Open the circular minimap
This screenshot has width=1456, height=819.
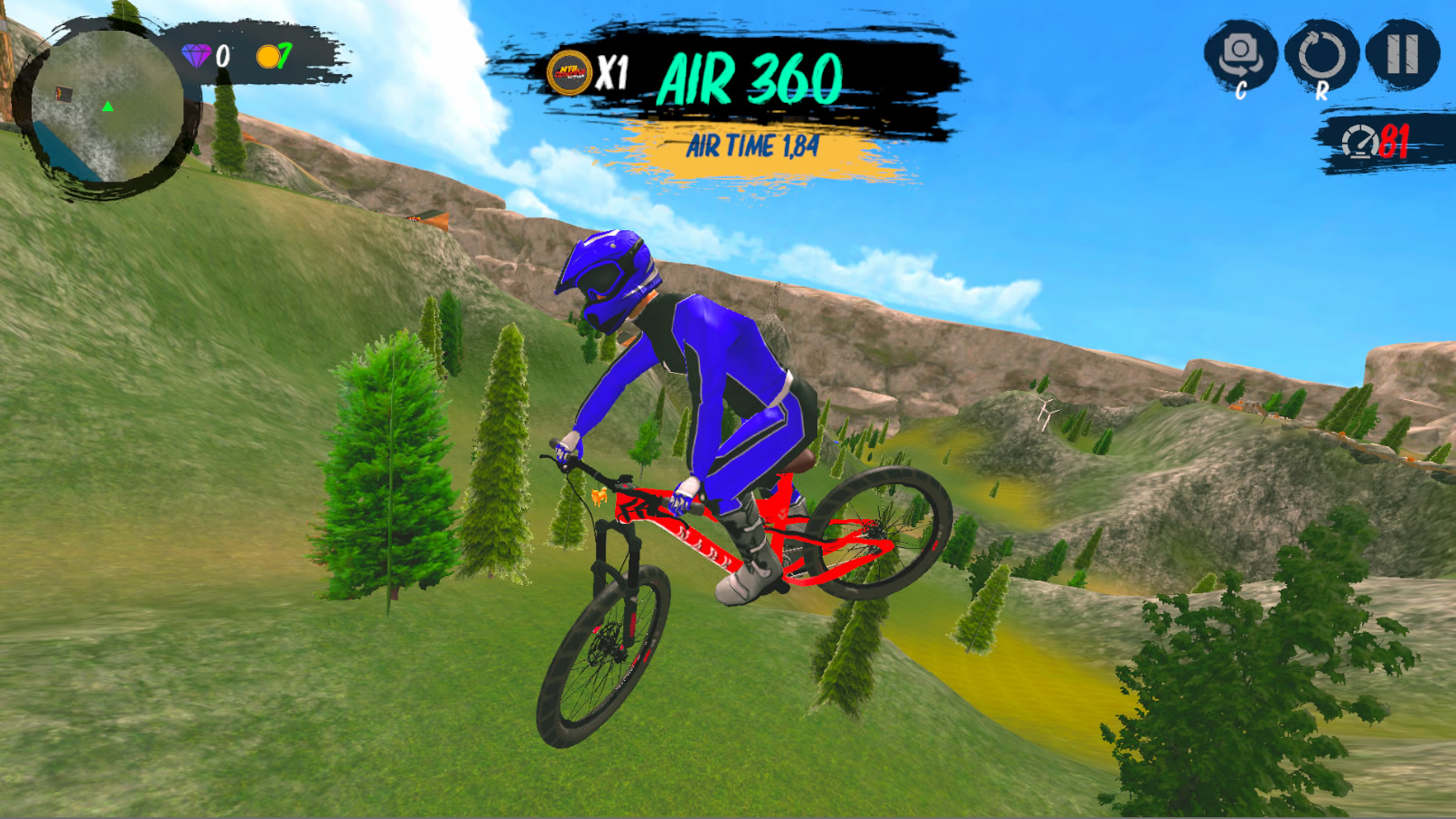108,104
